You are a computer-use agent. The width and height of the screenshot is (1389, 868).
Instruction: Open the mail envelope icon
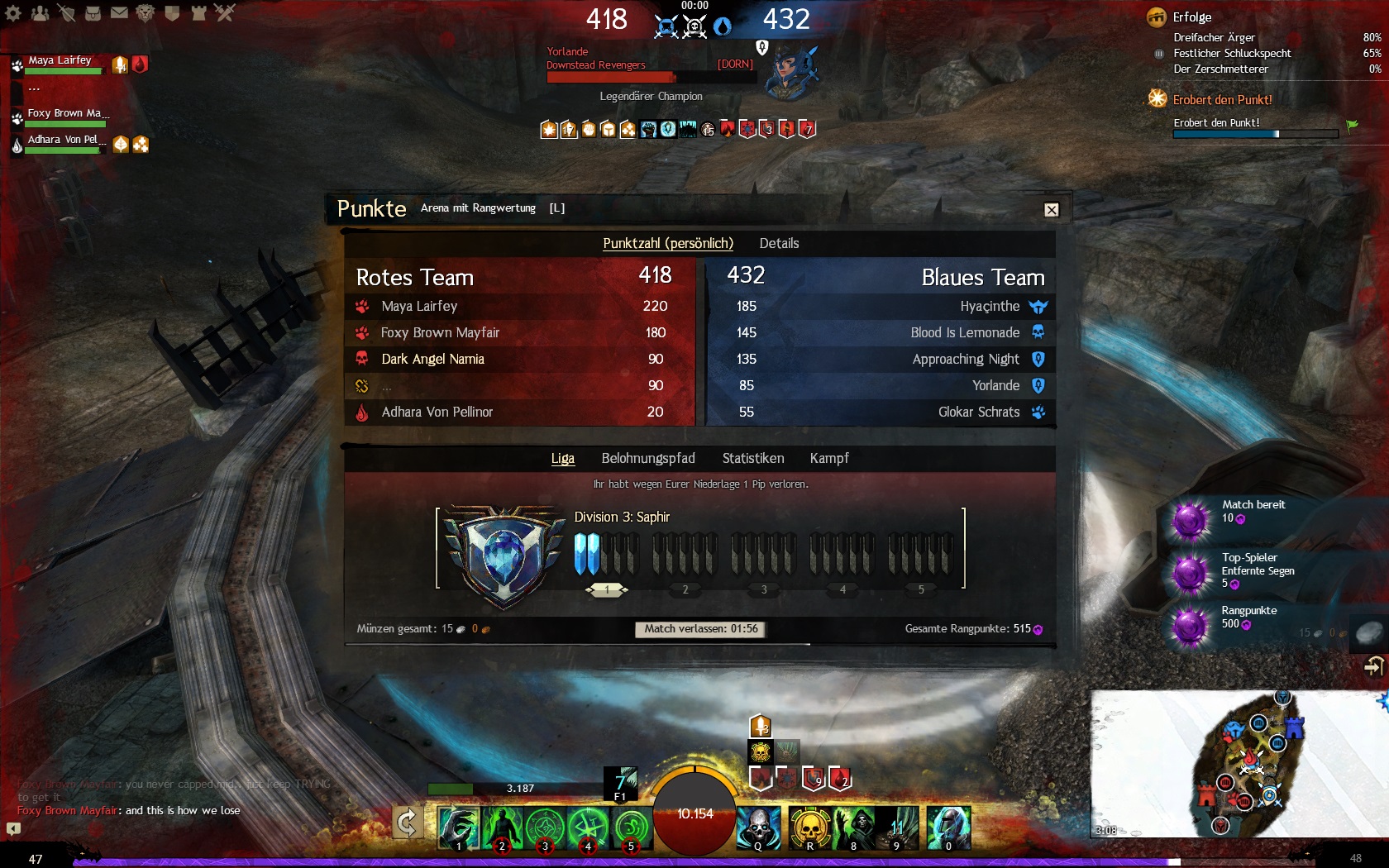coord(119,12)
